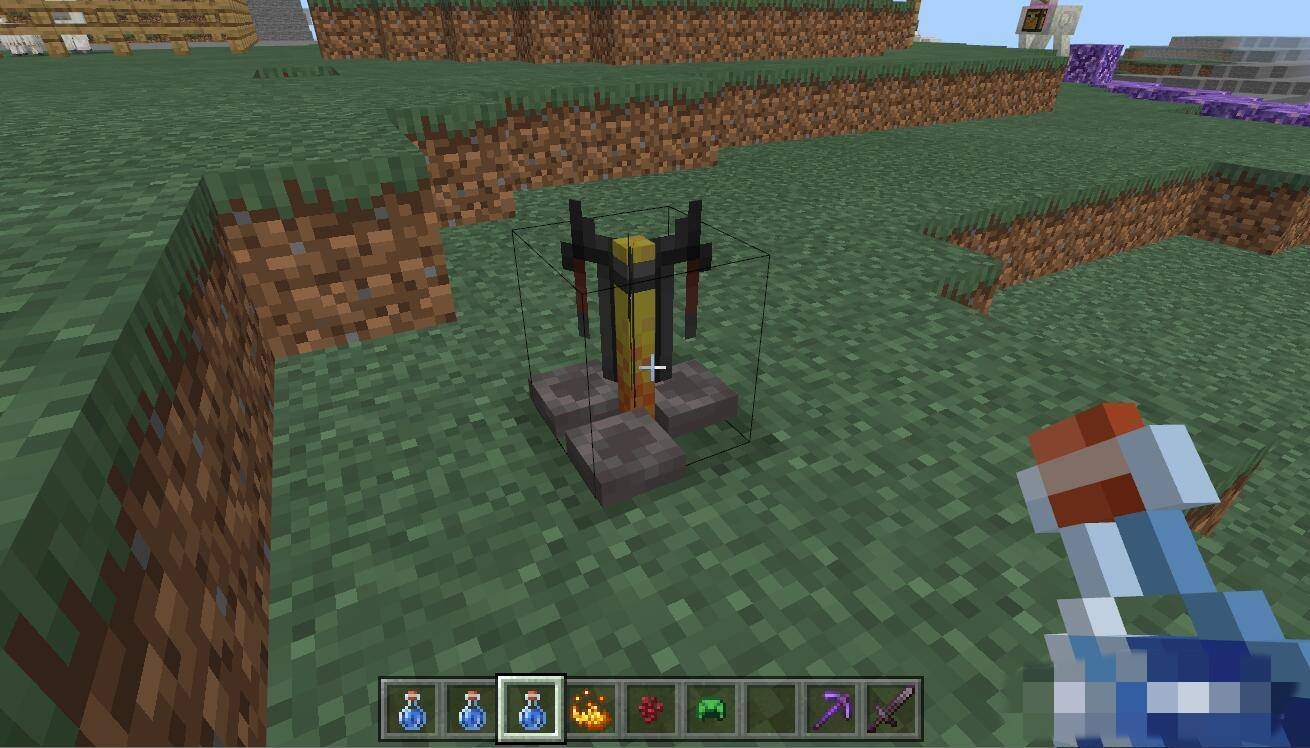The height and width of the screenshot is (748, 1310).
Task: Equip the sword from the hotbar
Action: [x=890, y=710]
